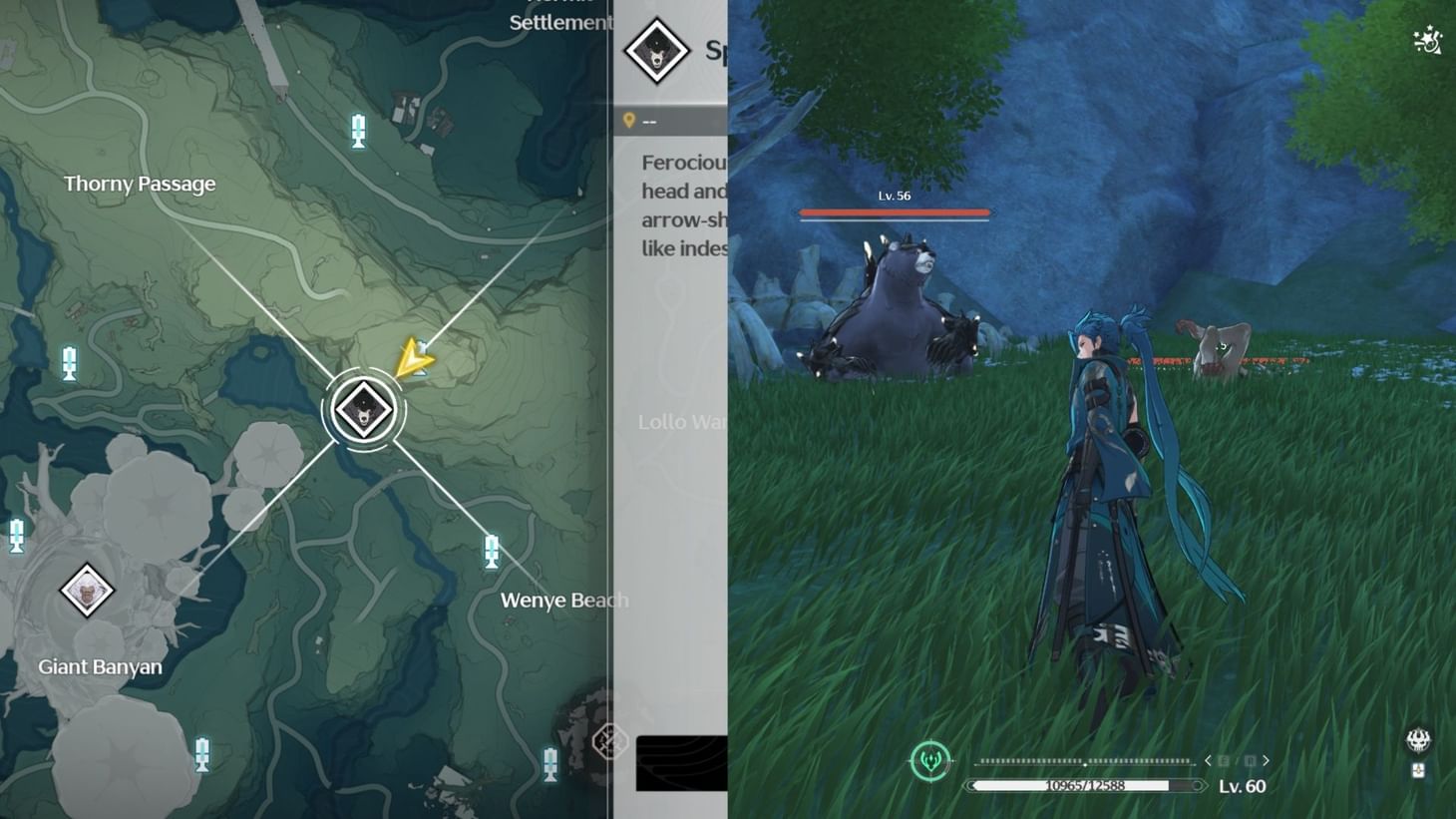Select the teleport beacon at the map's bottom
Screen dimensions: 1456x819
(x=549, y=764)
